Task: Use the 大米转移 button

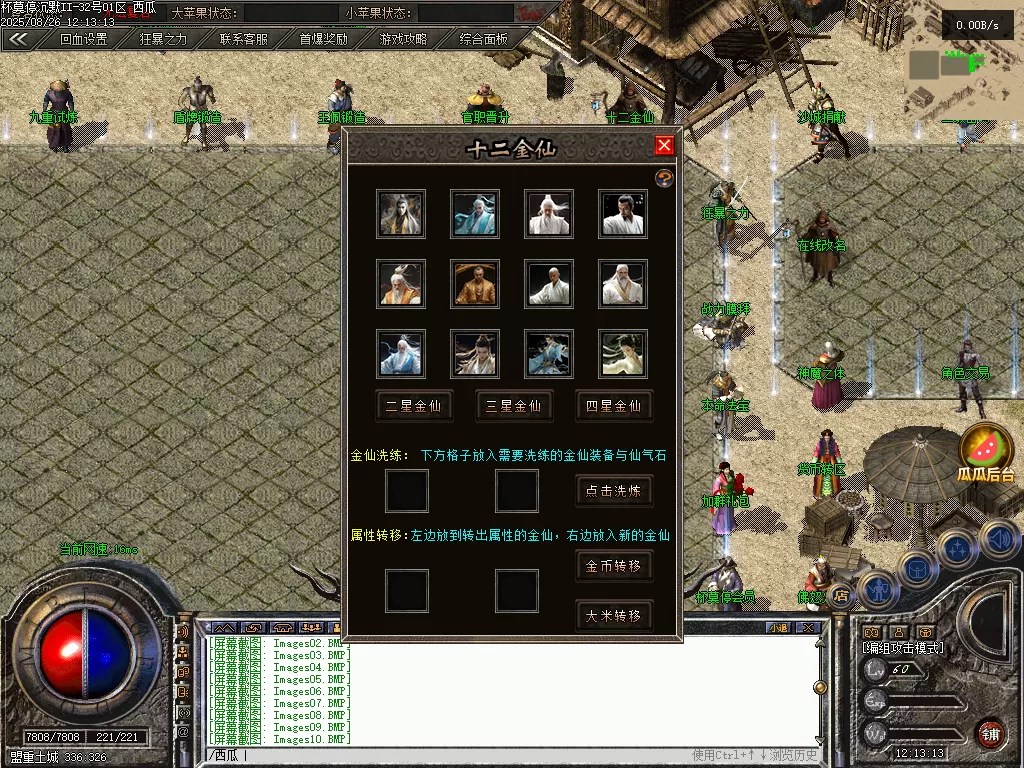Action: (x=614, y=615)
